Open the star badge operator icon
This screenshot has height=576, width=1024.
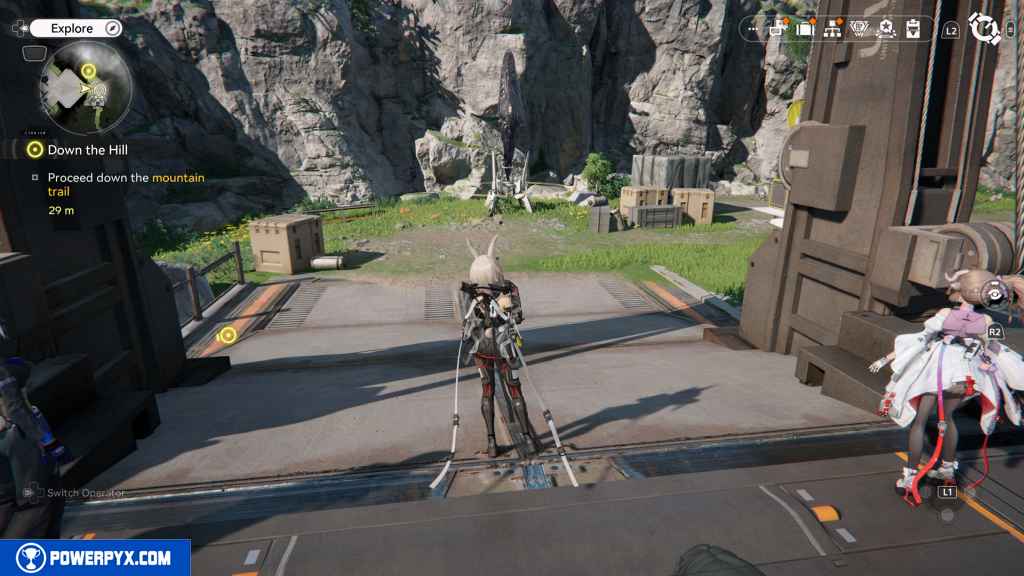(885, 29)
